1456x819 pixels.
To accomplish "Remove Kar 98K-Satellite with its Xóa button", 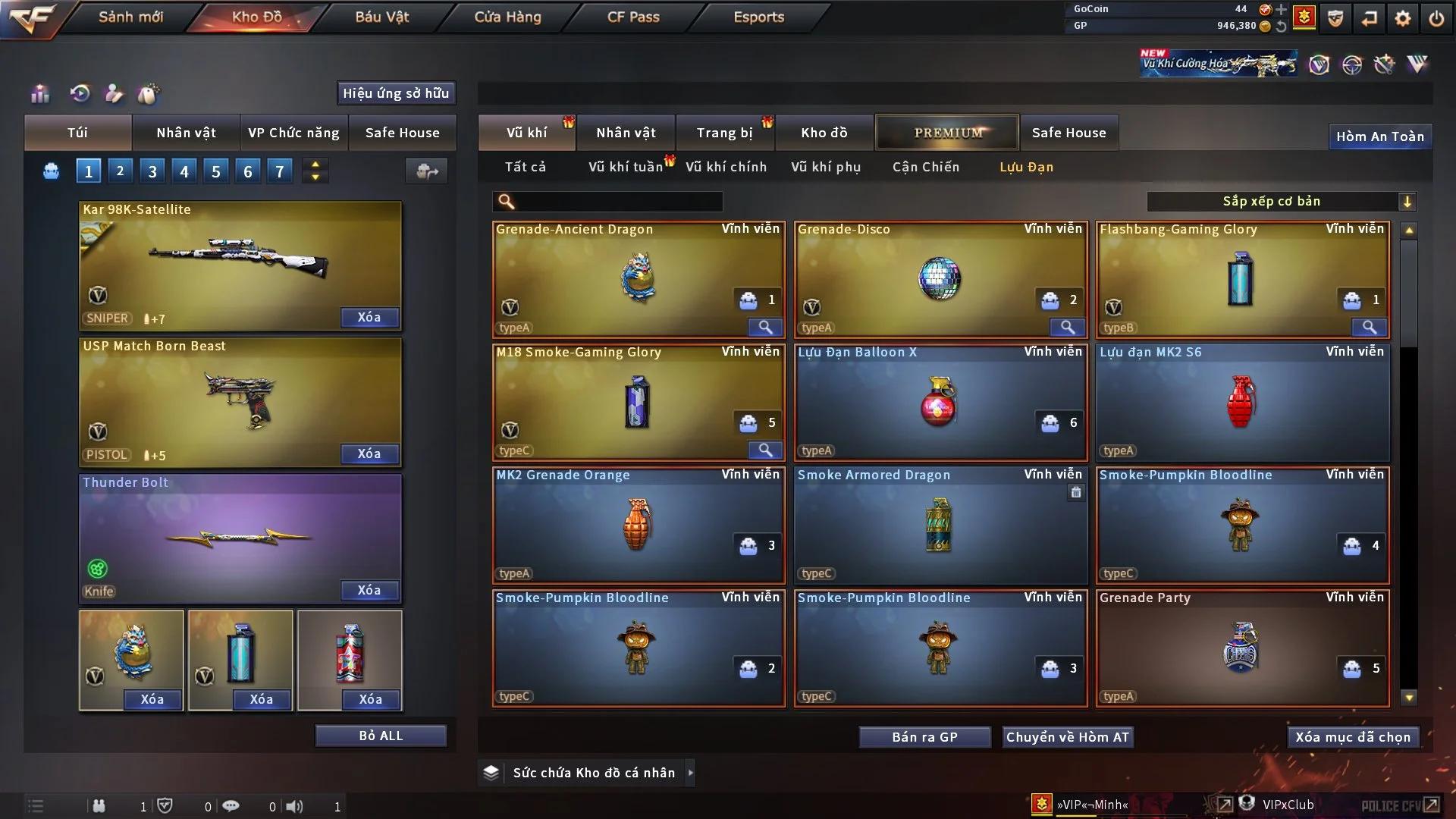I will coord(369,317).
